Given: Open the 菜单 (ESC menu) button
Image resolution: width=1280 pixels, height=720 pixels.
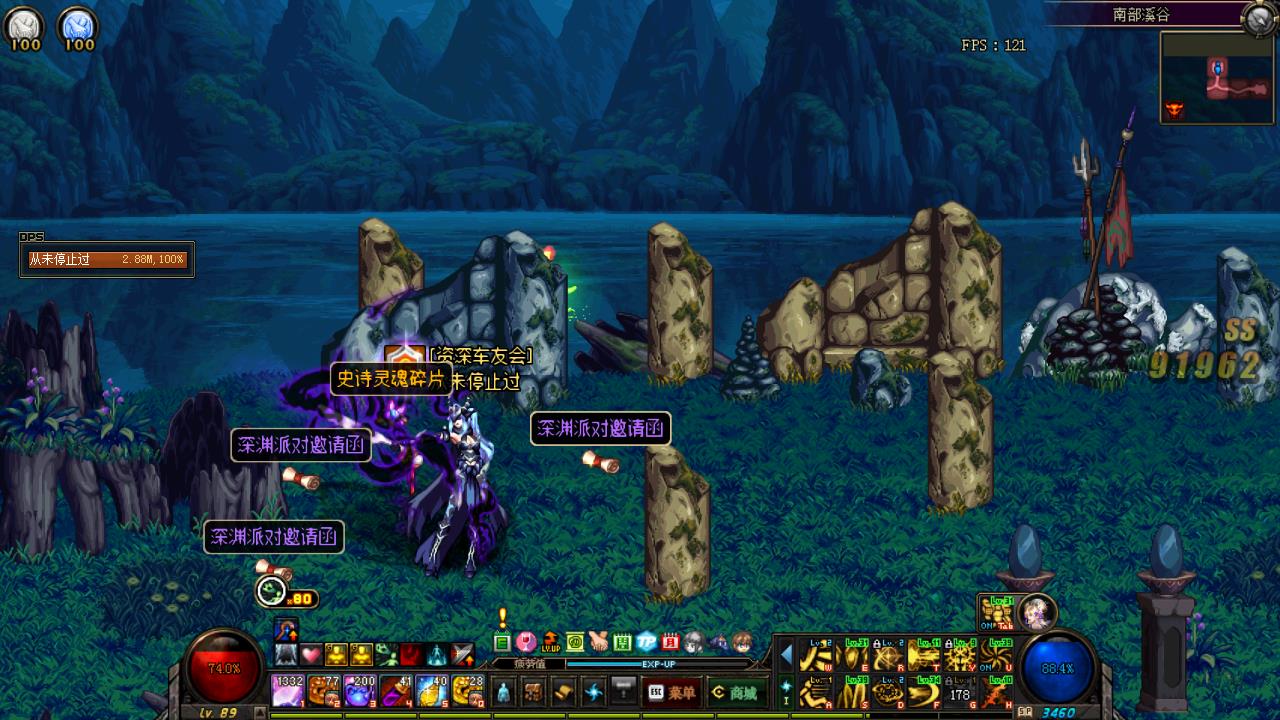Looking at the screenshot, I should (x=671, y=692).
